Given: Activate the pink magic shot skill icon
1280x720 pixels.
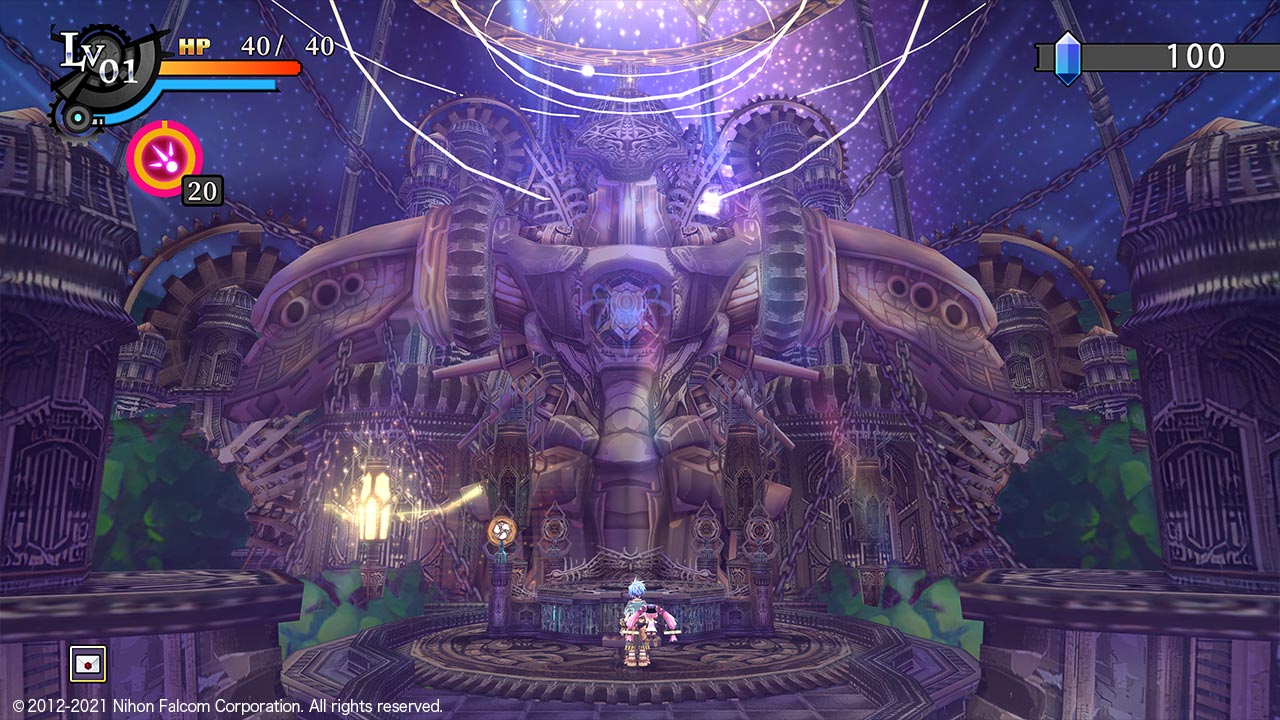Looking at the screenshot, I should (x=164, y=157).
